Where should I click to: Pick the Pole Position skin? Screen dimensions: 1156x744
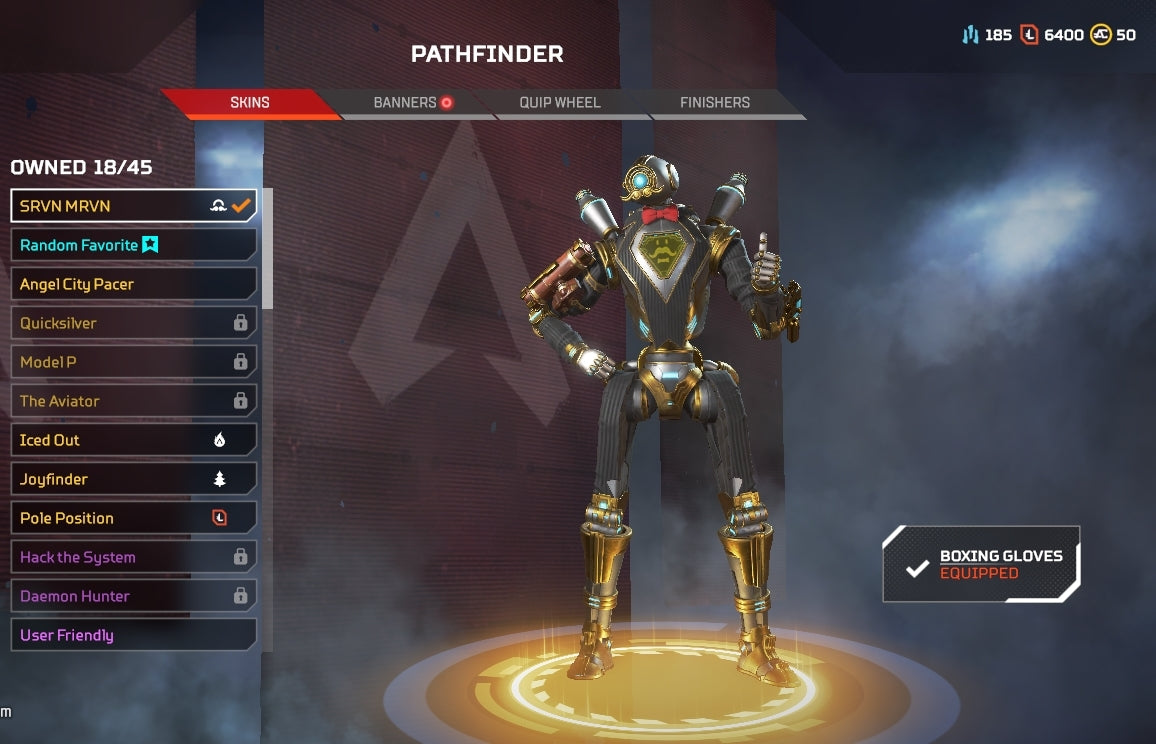[x=133, y=518]
